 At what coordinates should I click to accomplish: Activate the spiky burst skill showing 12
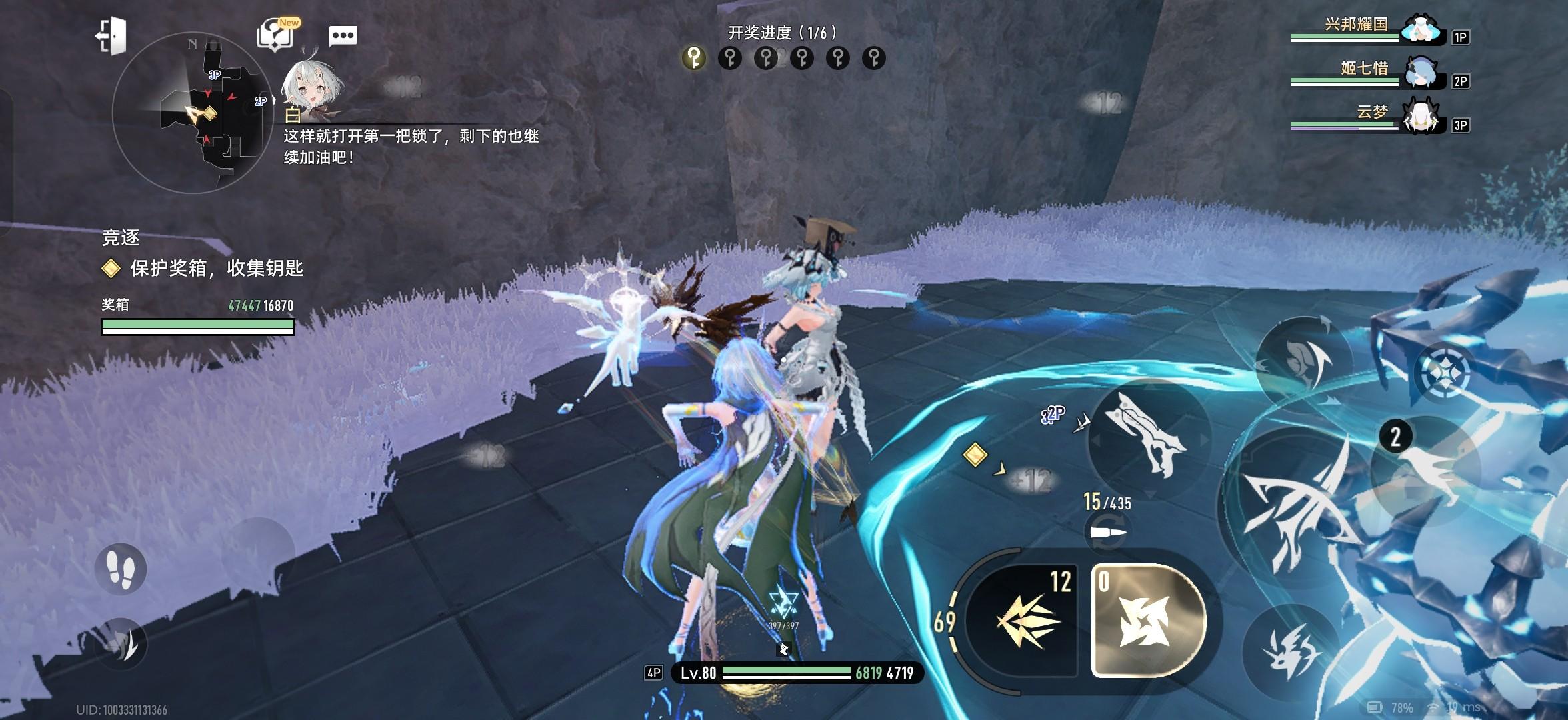coord(1023,619)
